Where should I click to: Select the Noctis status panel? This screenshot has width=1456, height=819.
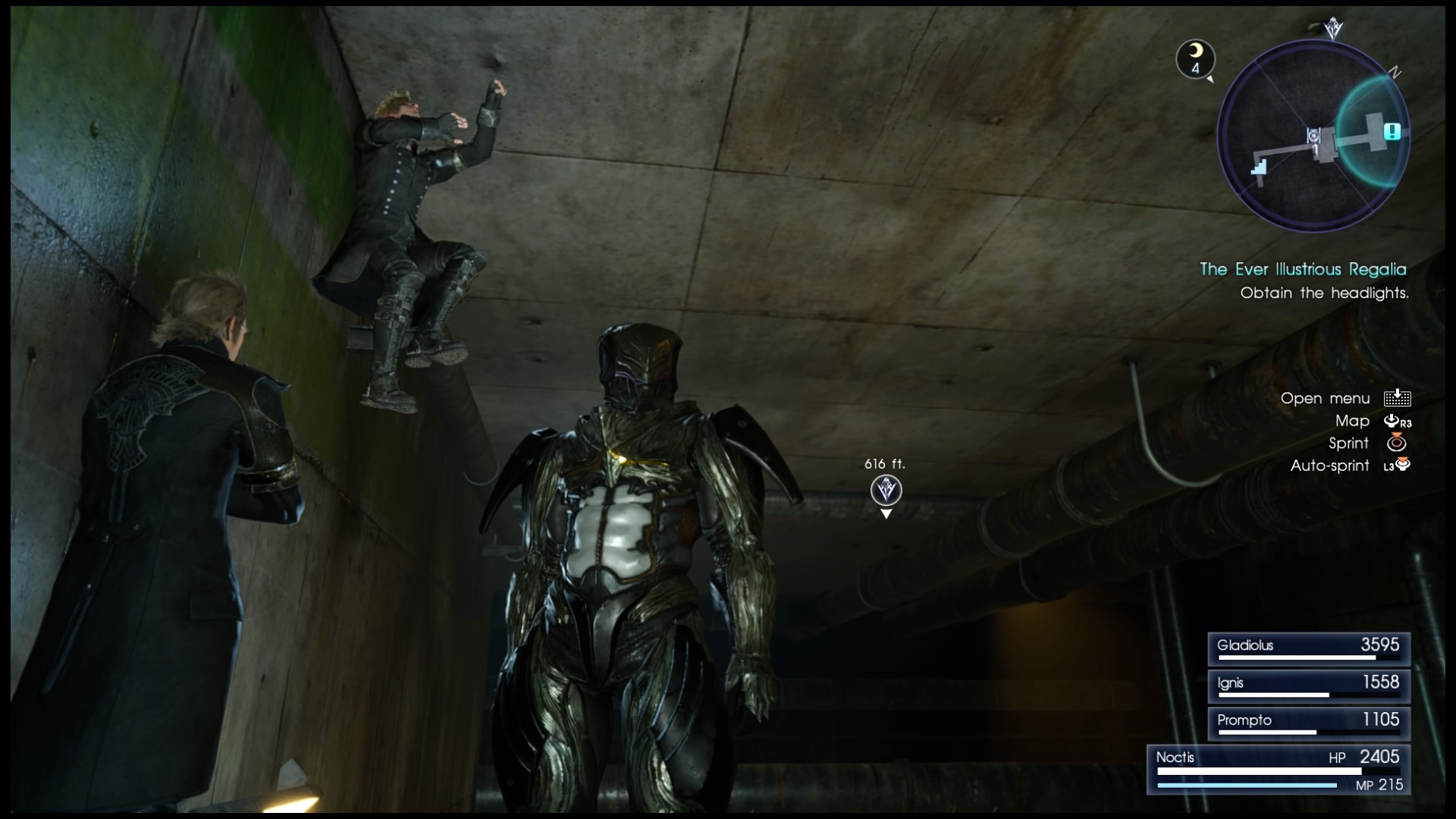pyautogui.click(x=1279, y=769)
